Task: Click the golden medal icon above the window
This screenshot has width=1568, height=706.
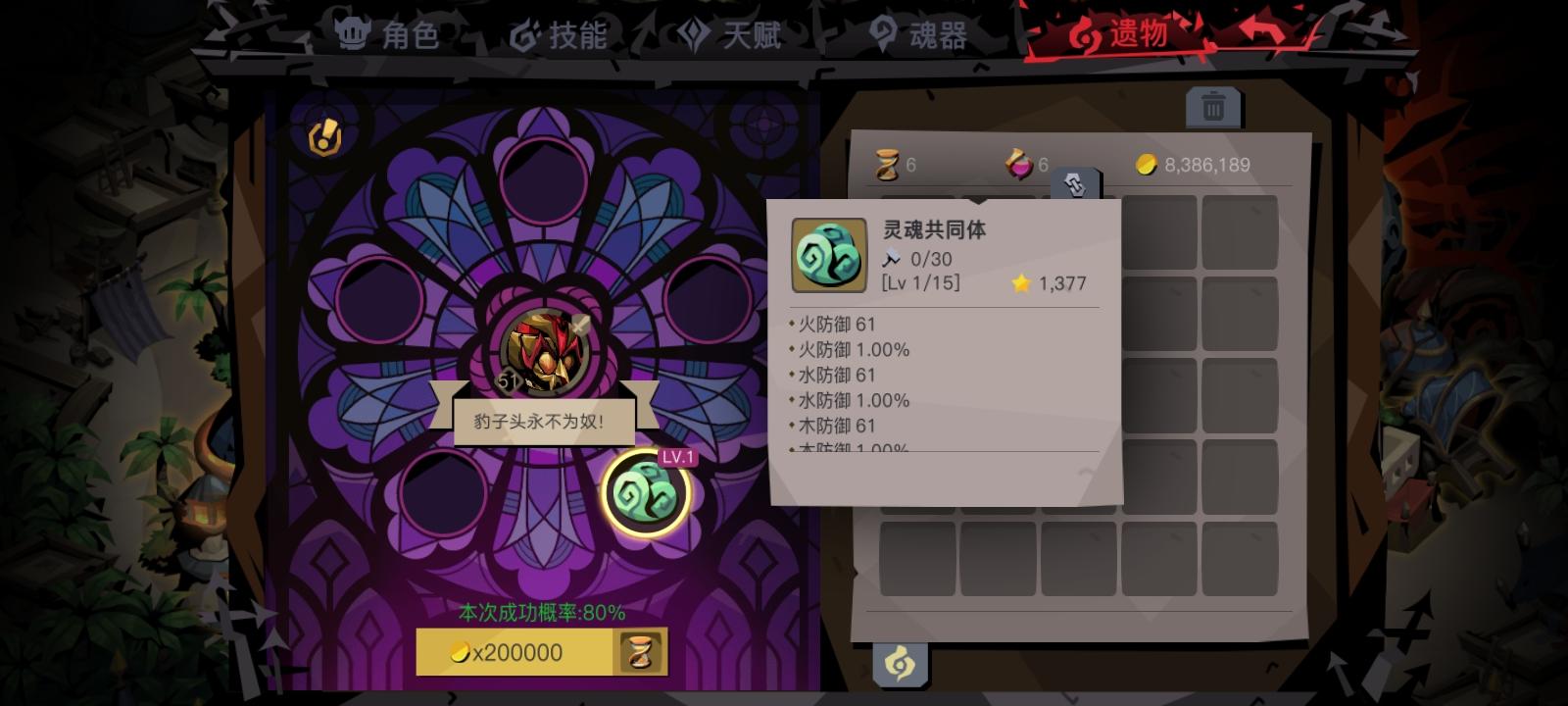Action: tap(324, 136)
